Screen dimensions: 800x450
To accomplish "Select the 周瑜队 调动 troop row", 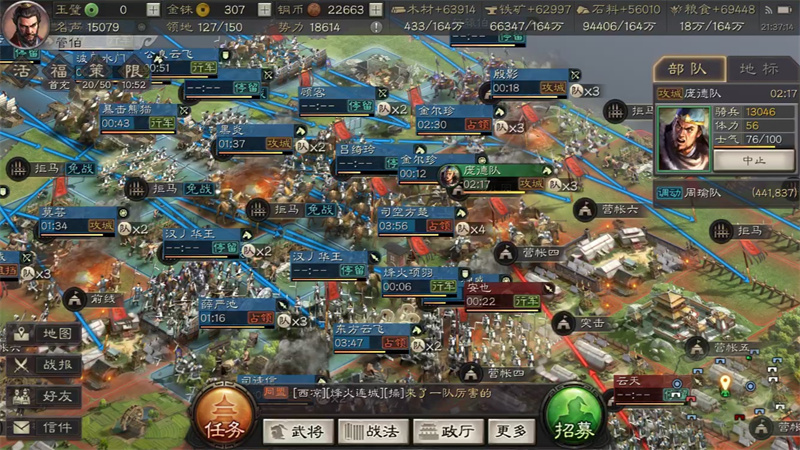I will pyautogui.click(x=726, y=191).
